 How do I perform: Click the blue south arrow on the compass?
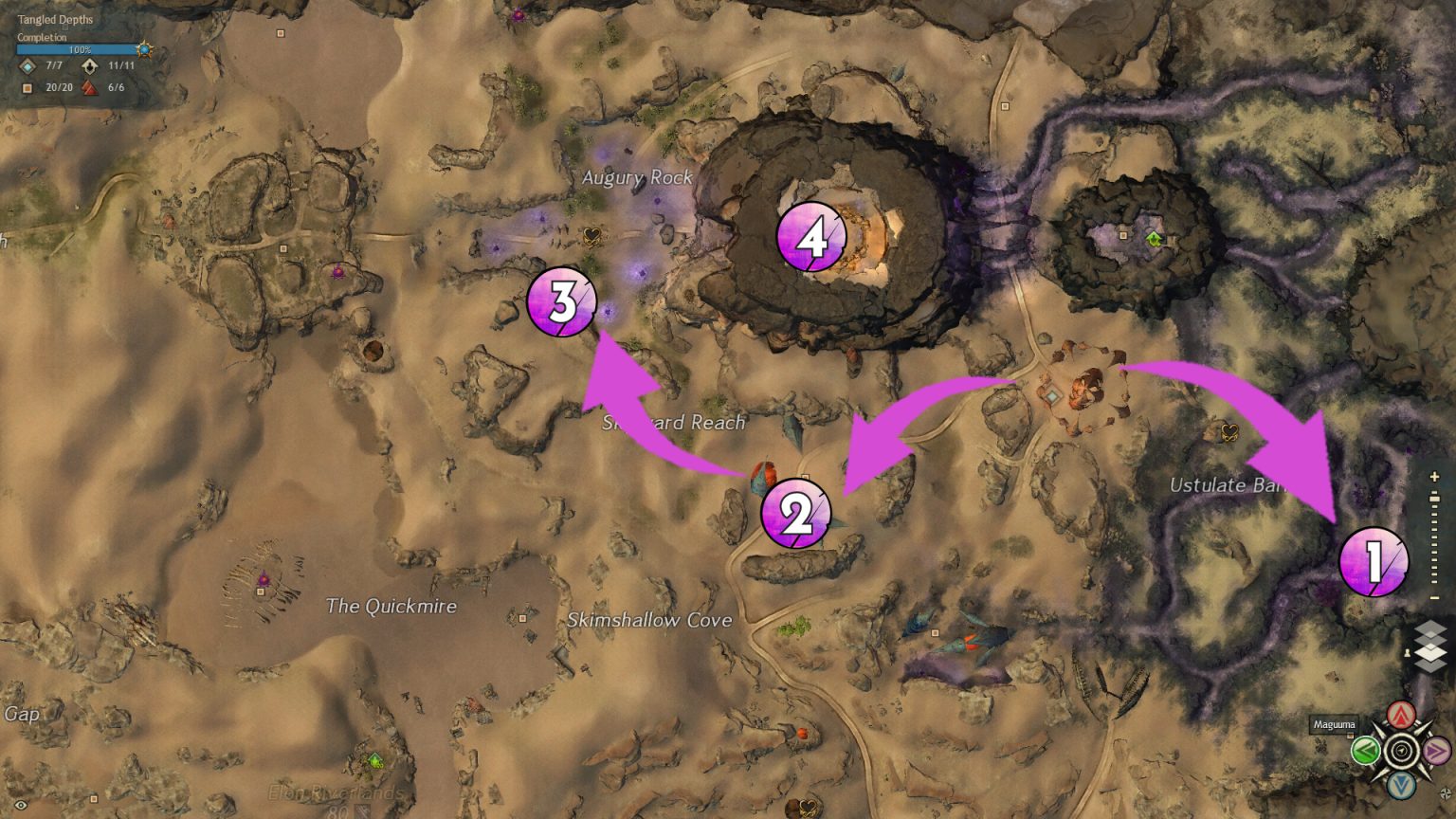1400,783
